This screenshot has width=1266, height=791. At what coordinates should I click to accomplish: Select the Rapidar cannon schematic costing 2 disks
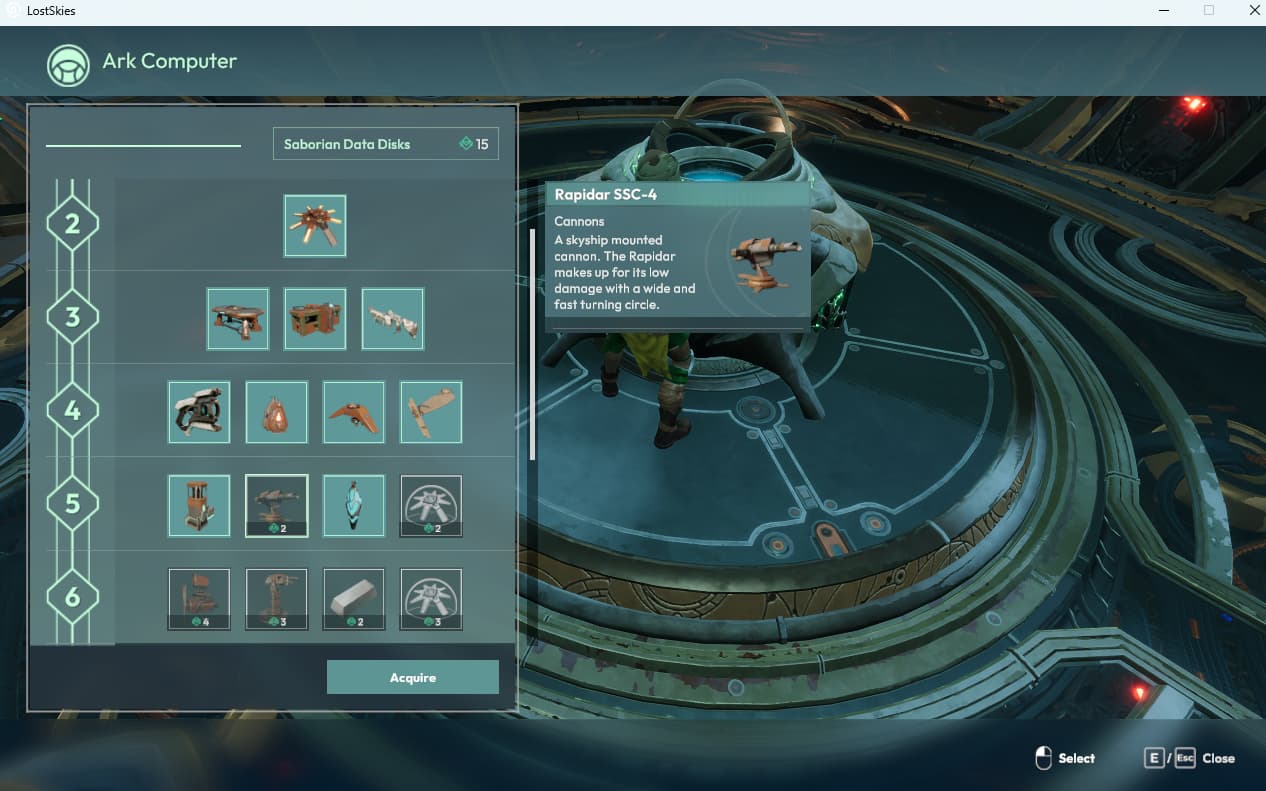click(x=277, y=505)
